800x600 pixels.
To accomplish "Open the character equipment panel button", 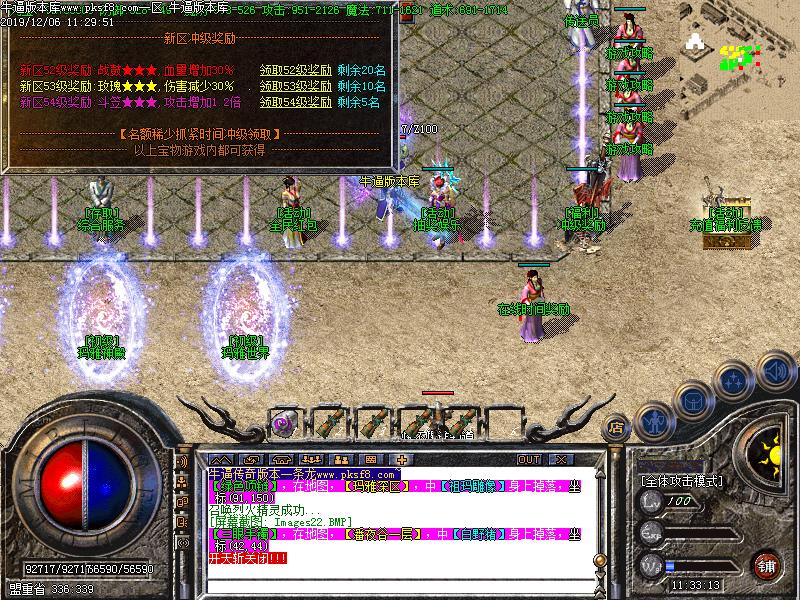I will pos(652,421).
